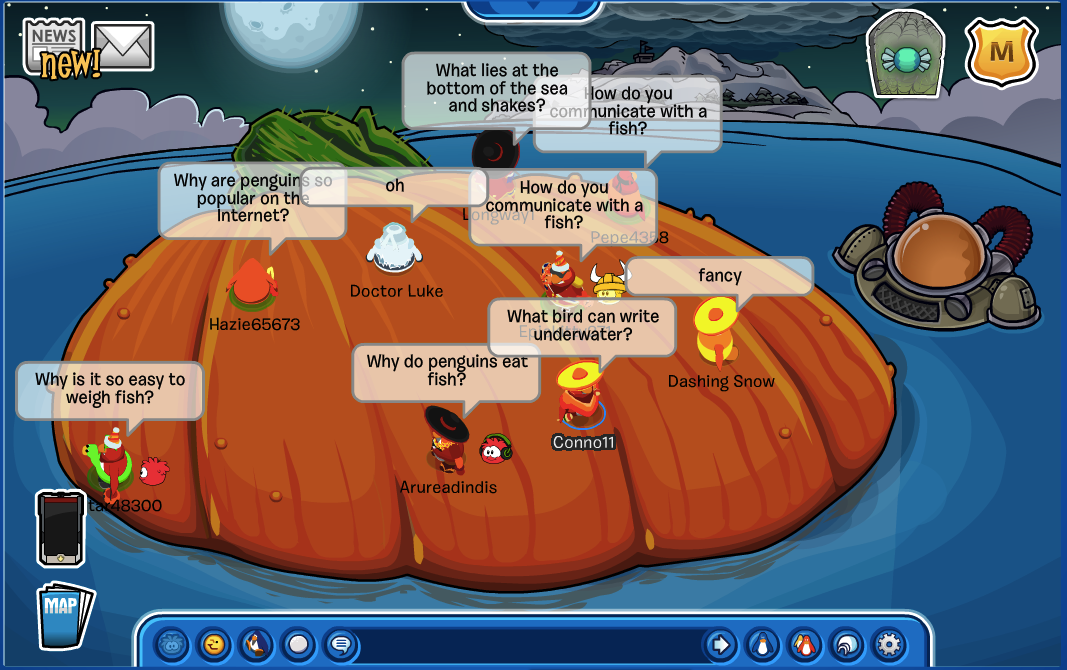Open the penguin actions menu
Image resolution: width=1067 pixels, height=670 pixels.
tap(256, 644)
